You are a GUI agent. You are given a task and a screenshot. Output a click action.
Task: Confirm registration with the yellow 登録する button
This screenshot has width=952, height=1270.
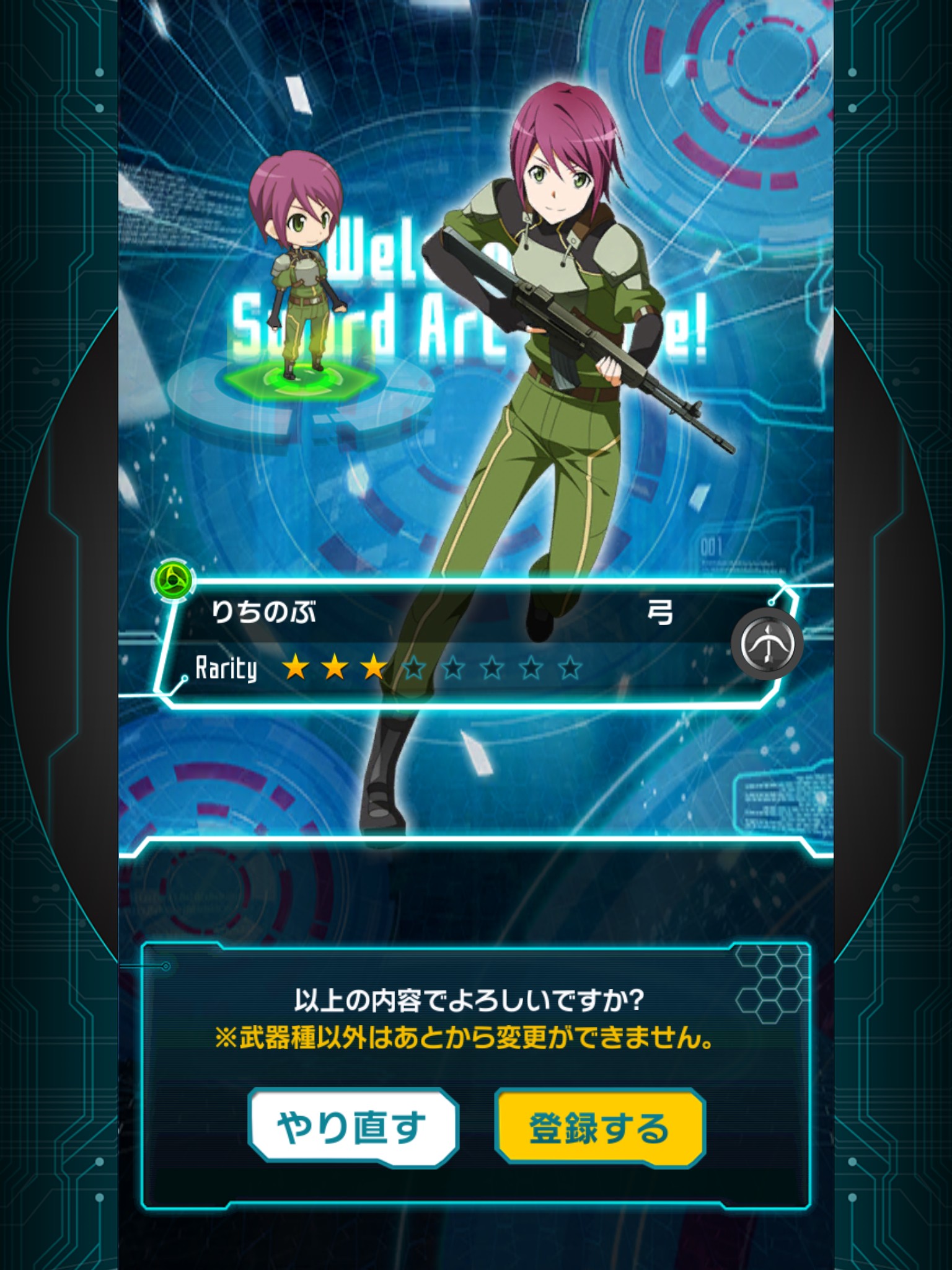[600, 1127]
